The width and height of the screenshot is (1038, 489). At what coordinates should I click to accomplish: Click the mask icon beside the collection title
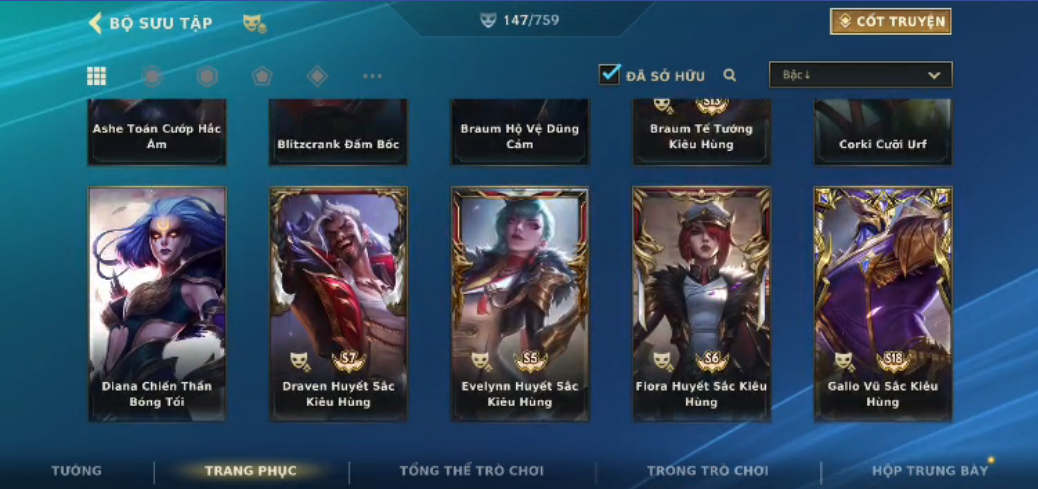coord(253,23)
